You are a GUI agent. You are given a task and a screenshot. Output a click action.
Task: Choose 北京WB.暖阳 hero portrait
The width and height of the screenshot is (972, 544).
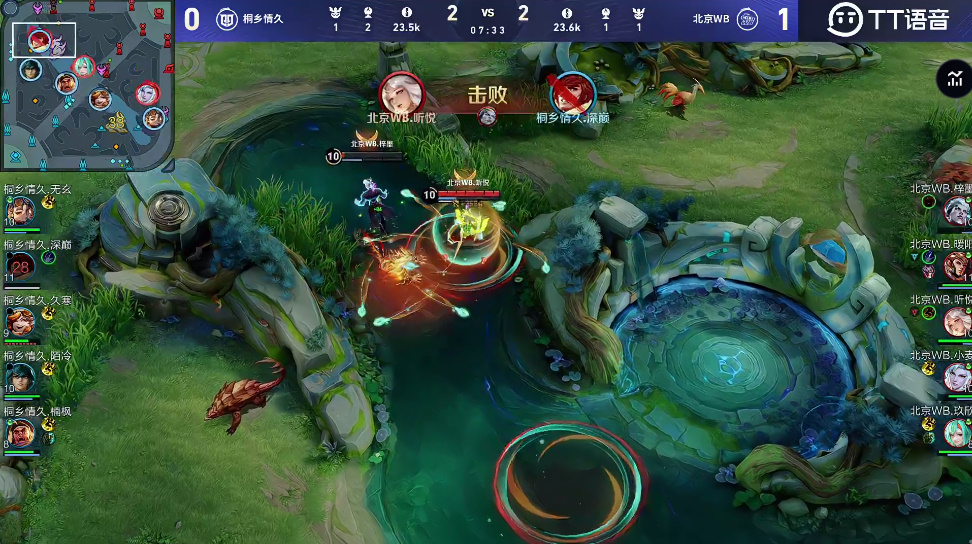click(956, 266)
